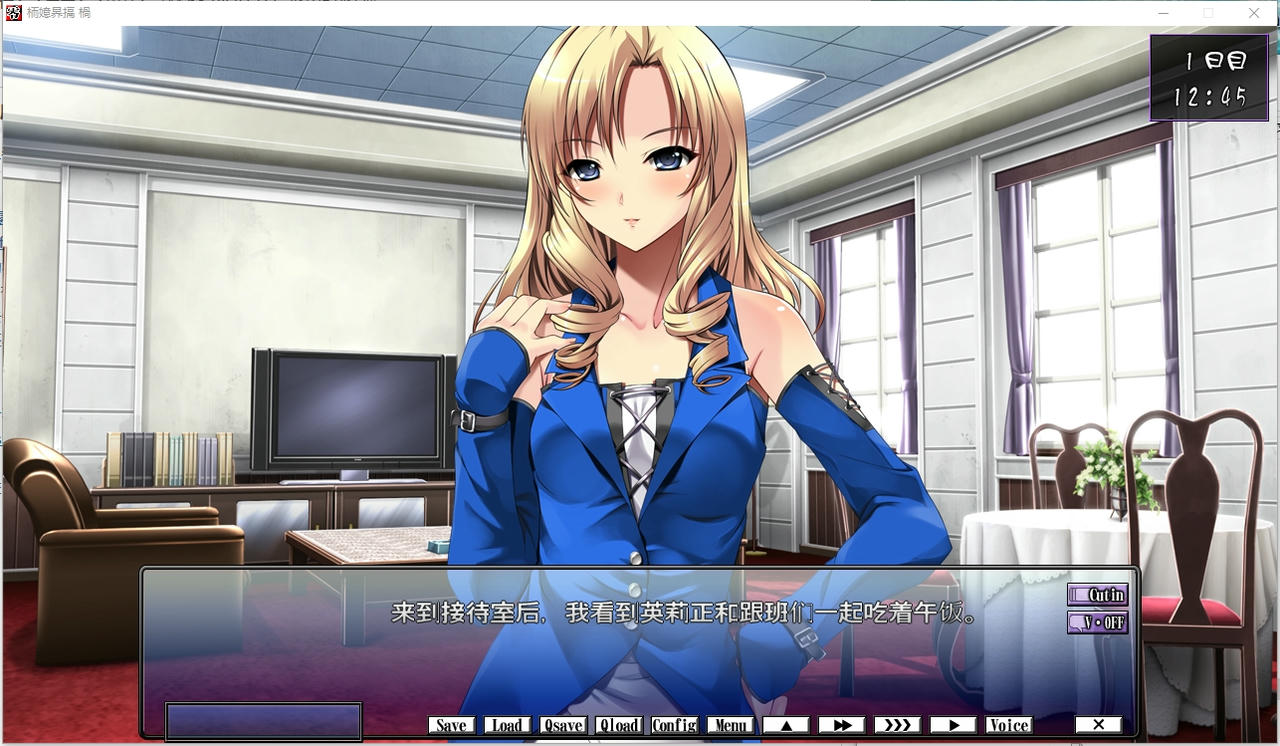Toggle the V·OFF voice switch
This screenshot has height=746, width=1280.
pos(1097,622)
